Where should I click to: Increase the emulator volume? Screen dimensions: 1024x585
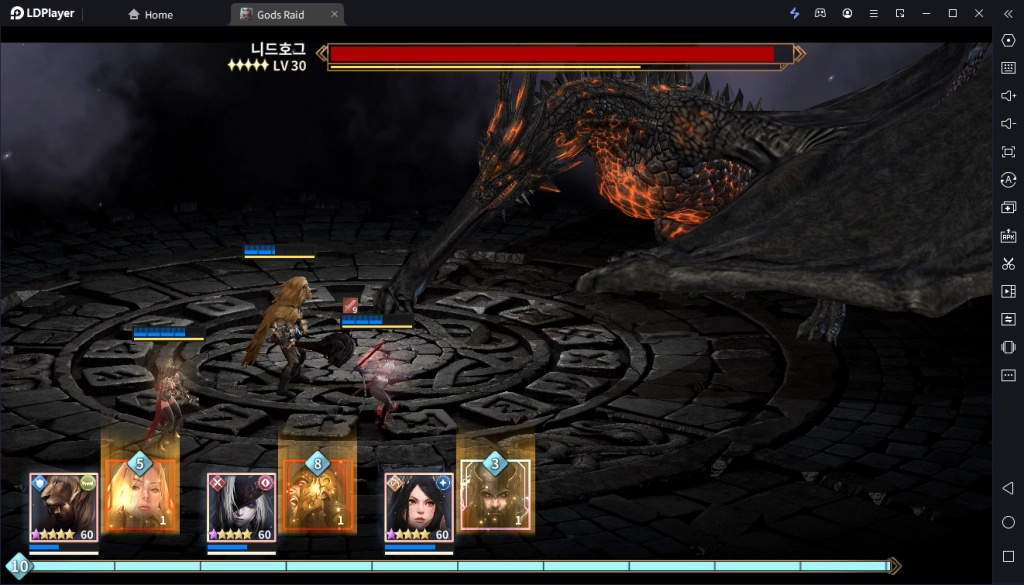[x=1008, y=96]
